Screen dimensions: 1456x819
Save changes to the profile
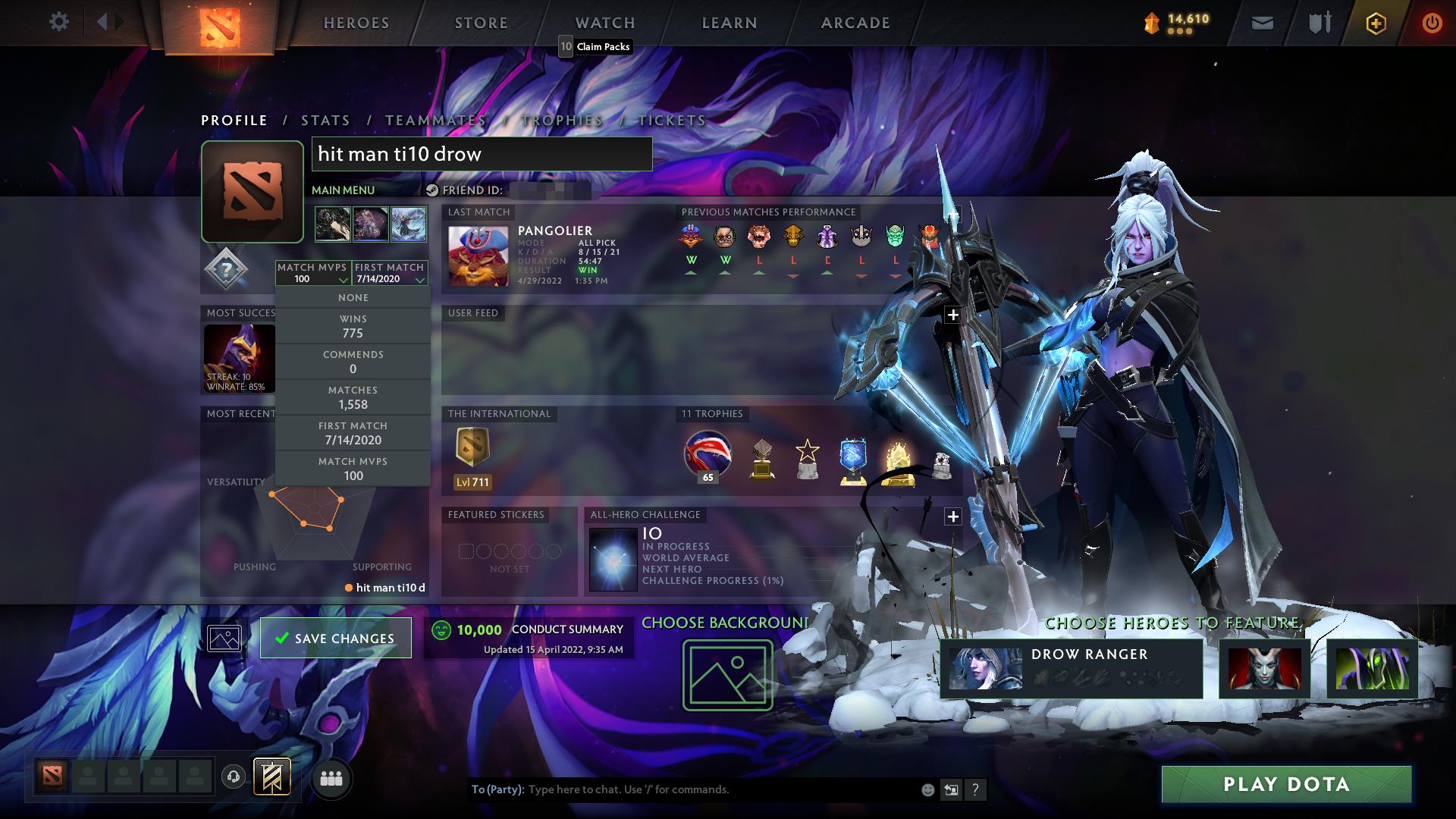tap(336, 638)
